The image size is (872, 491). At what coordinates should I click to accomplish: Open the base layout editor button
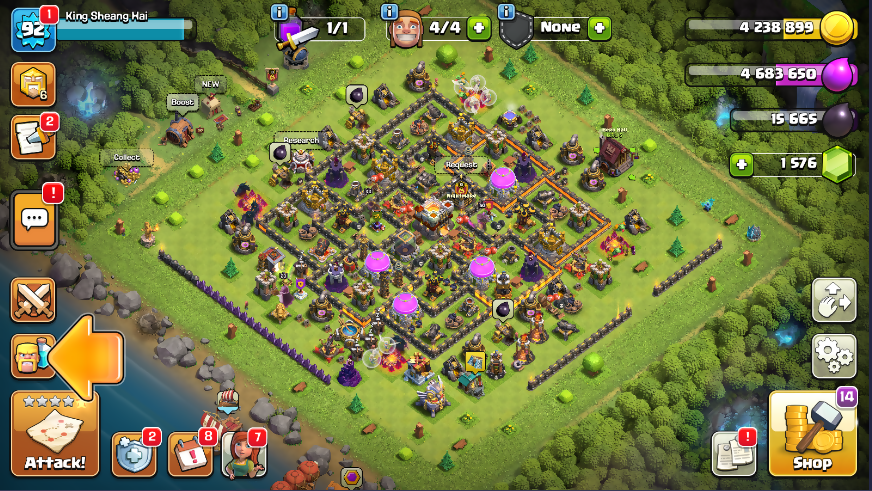833,300
